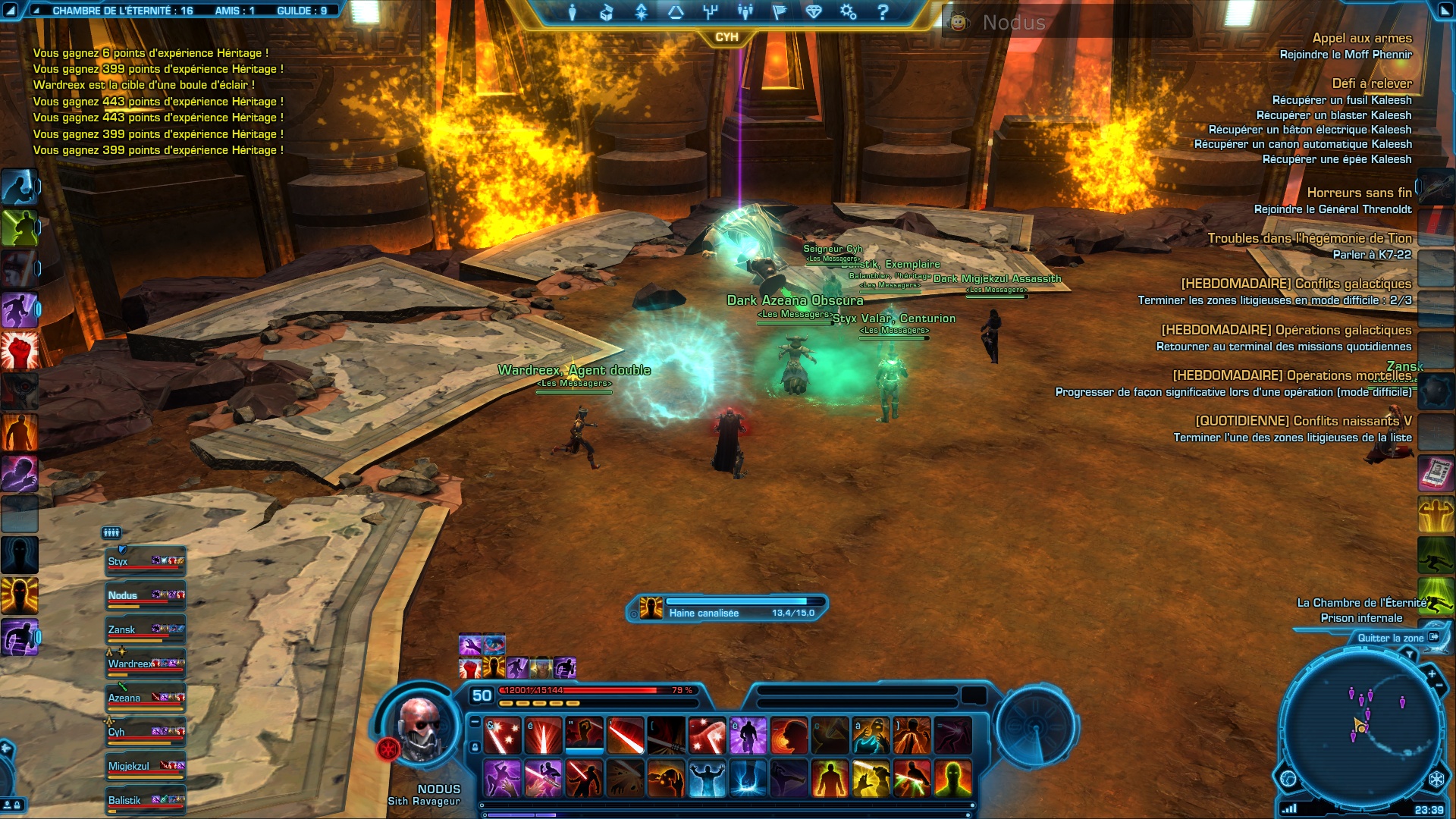Zoom out the minimap with minus
Screen dimensions: 1456x819
tap(1439, 686)
